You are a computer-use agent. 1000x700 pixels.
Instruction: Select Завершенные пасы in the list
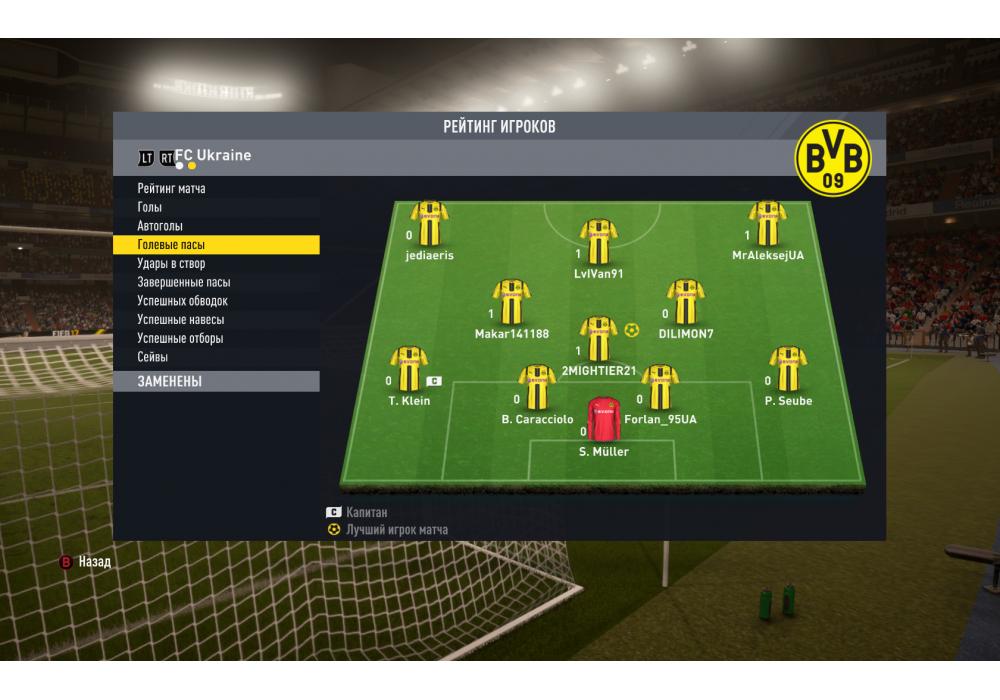[x=184, y=282]
